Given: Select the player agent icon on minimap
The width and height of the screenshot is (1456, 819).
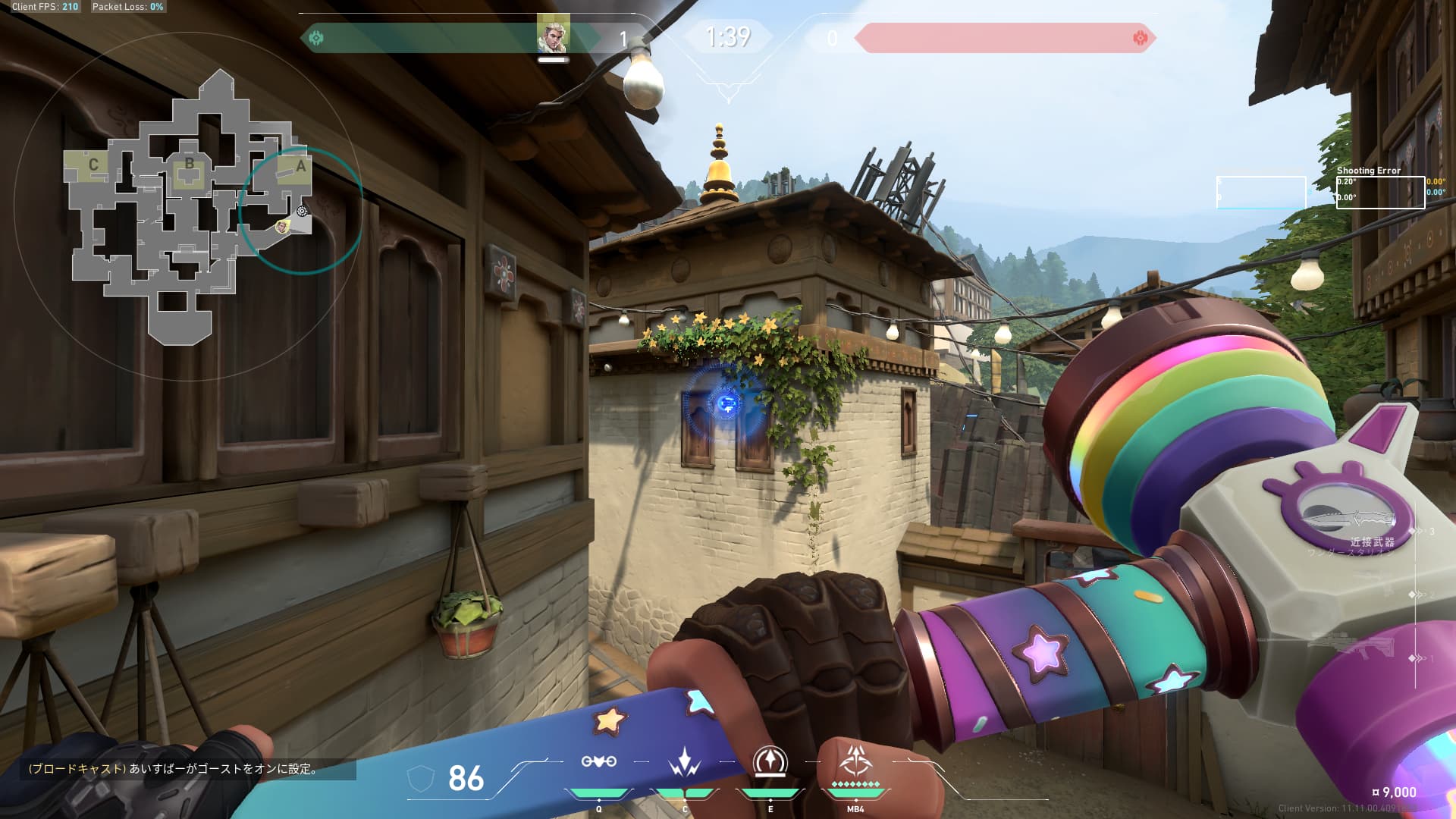Looking at the screenshot, I should 283,226.
